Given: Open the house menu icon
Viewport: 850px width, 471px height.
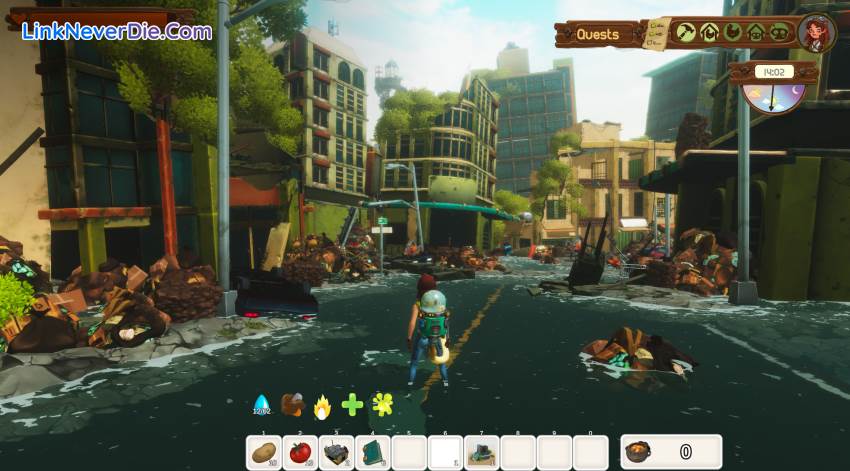Looking at the screenshot, I should point(756,32).
